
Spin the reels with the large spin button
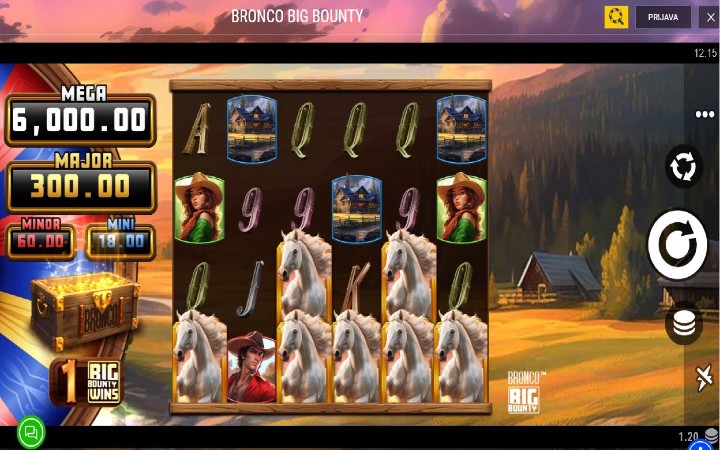click(x=677, y=245)
